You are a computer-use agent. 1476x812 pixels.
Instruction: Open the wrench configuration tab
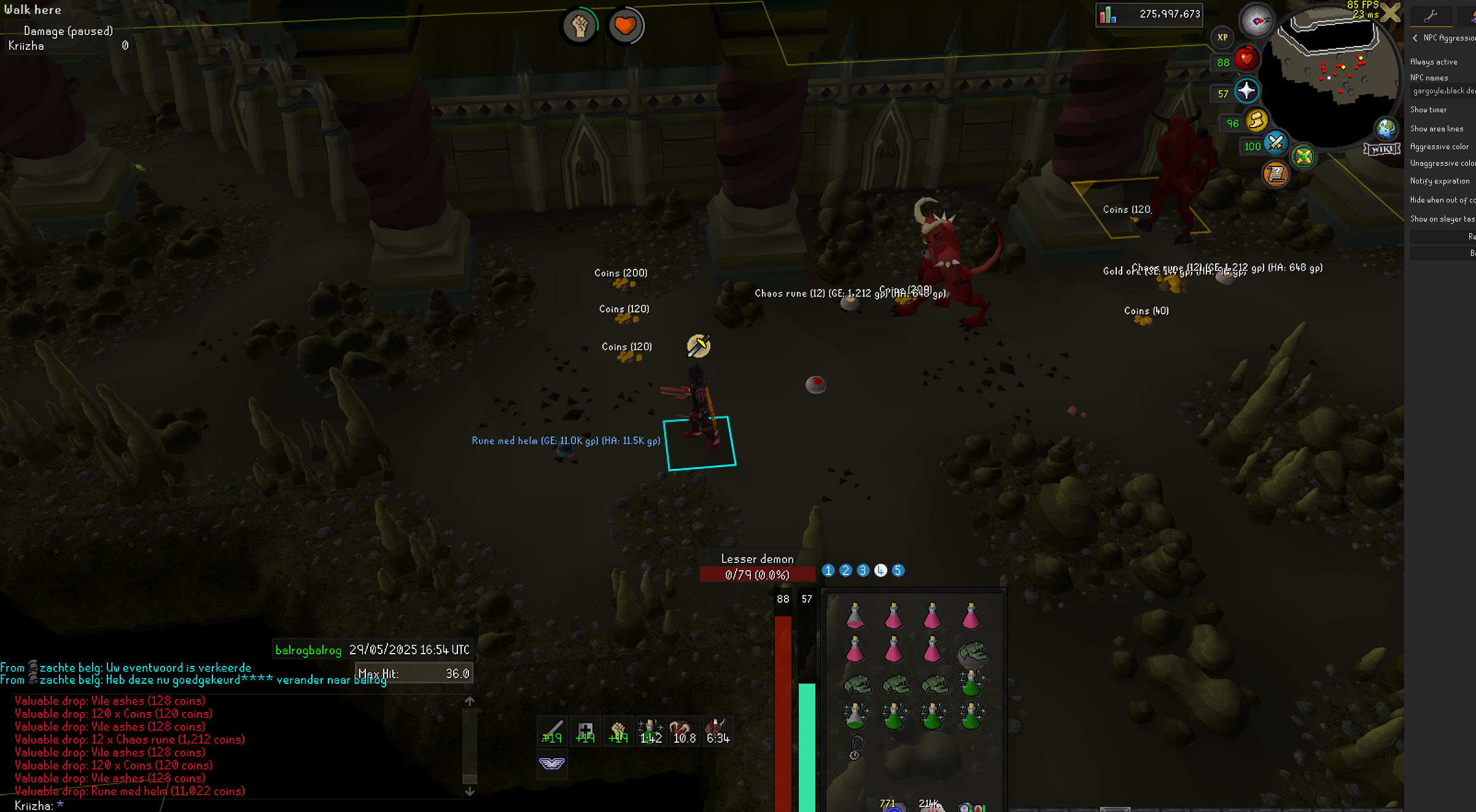1431,16
